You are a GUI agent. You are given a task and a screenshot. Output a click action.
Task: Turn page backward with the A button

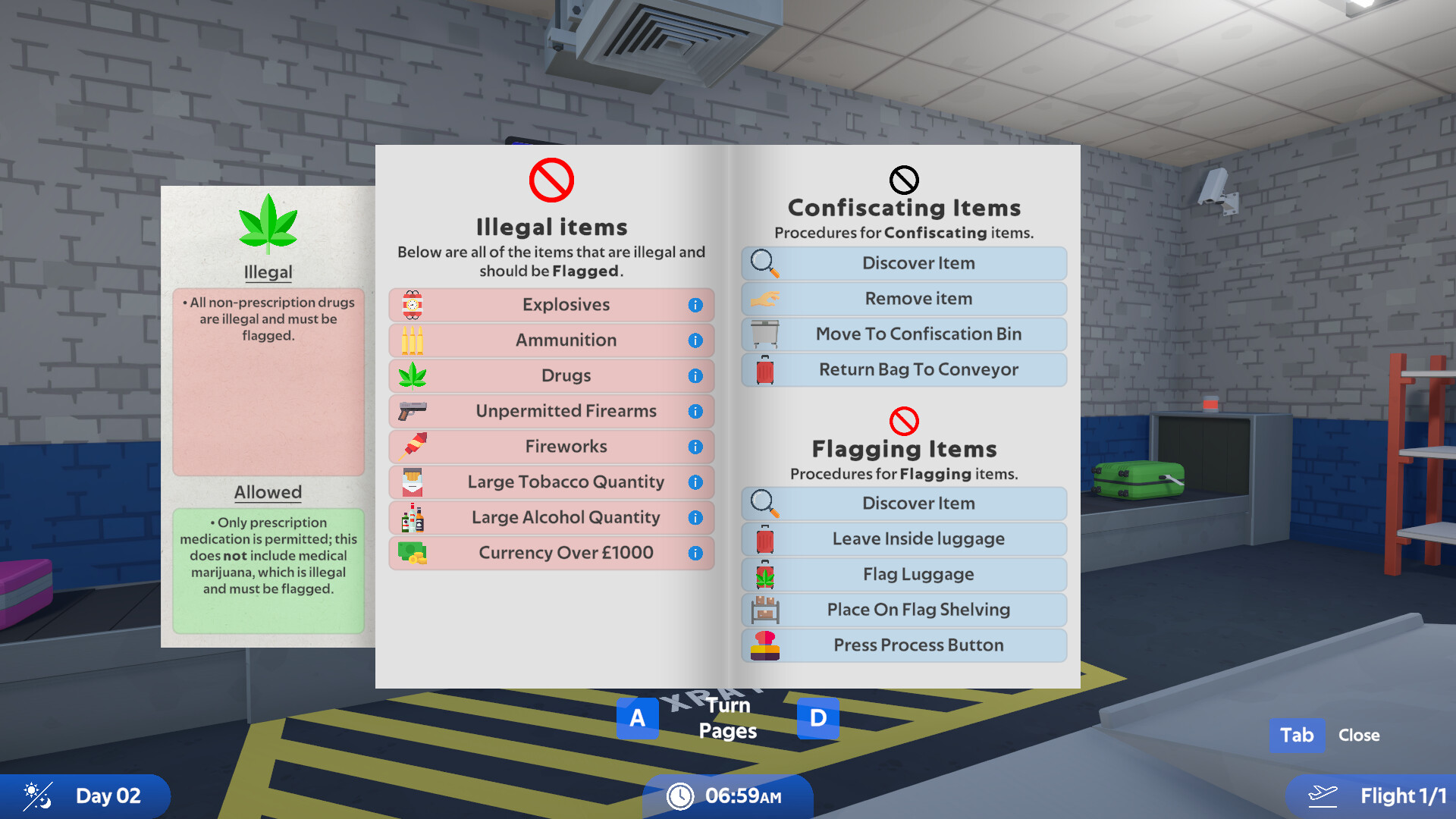tap(637, 717)
